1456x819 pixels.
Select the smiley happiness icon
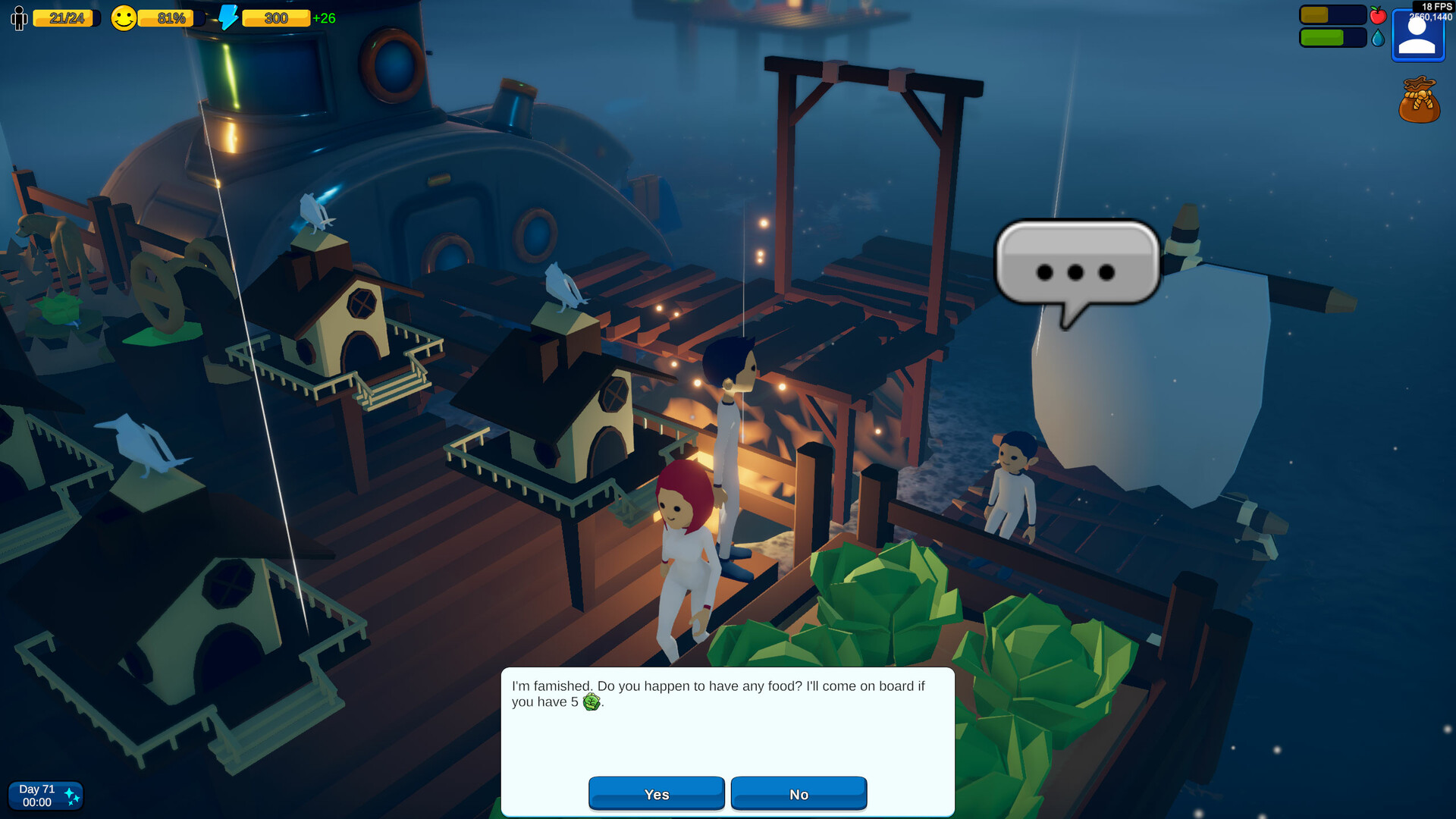click(124, 17)
